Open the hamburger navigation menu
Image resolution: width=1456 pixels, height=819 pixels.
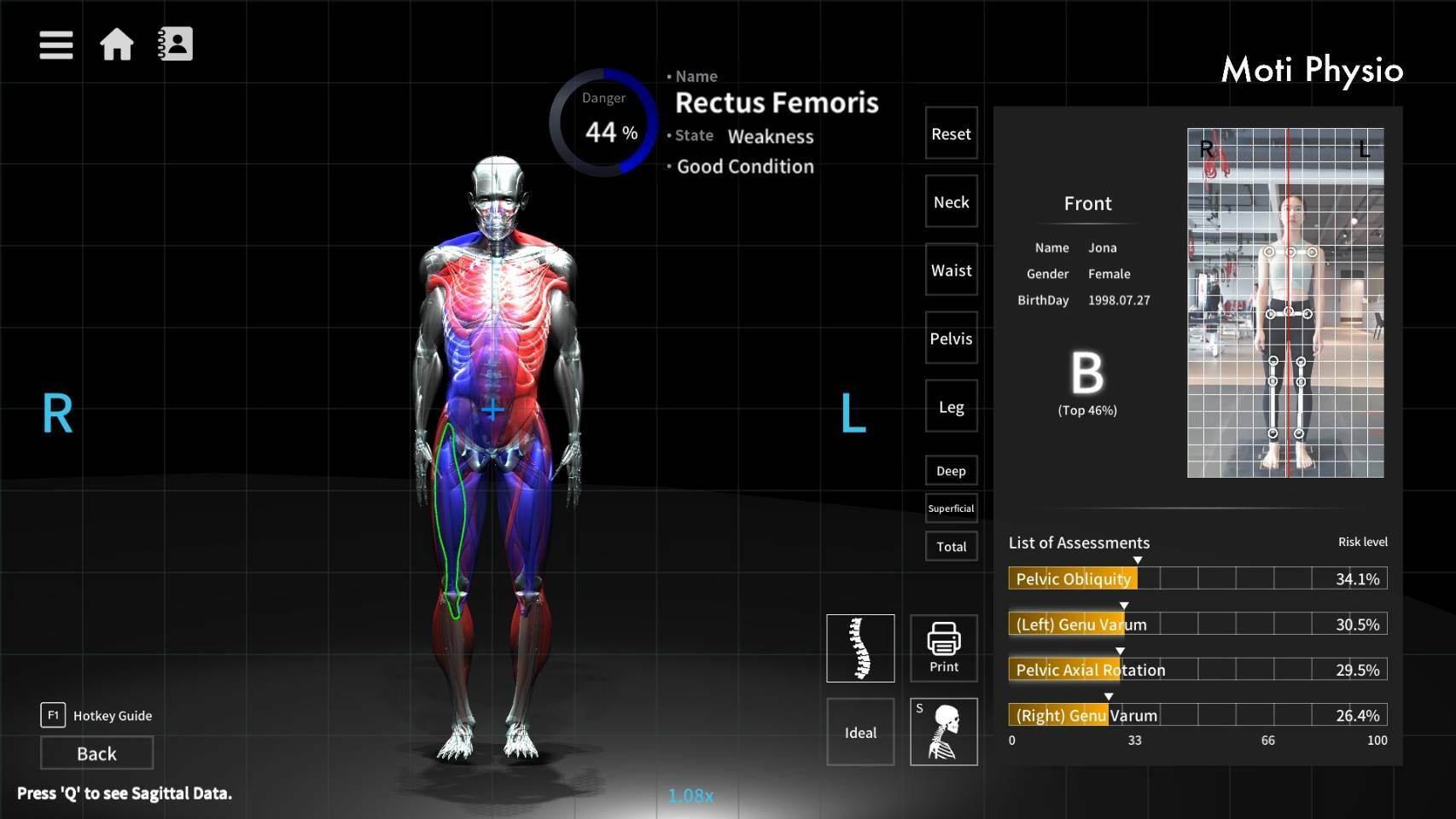[x=55, y=44]
